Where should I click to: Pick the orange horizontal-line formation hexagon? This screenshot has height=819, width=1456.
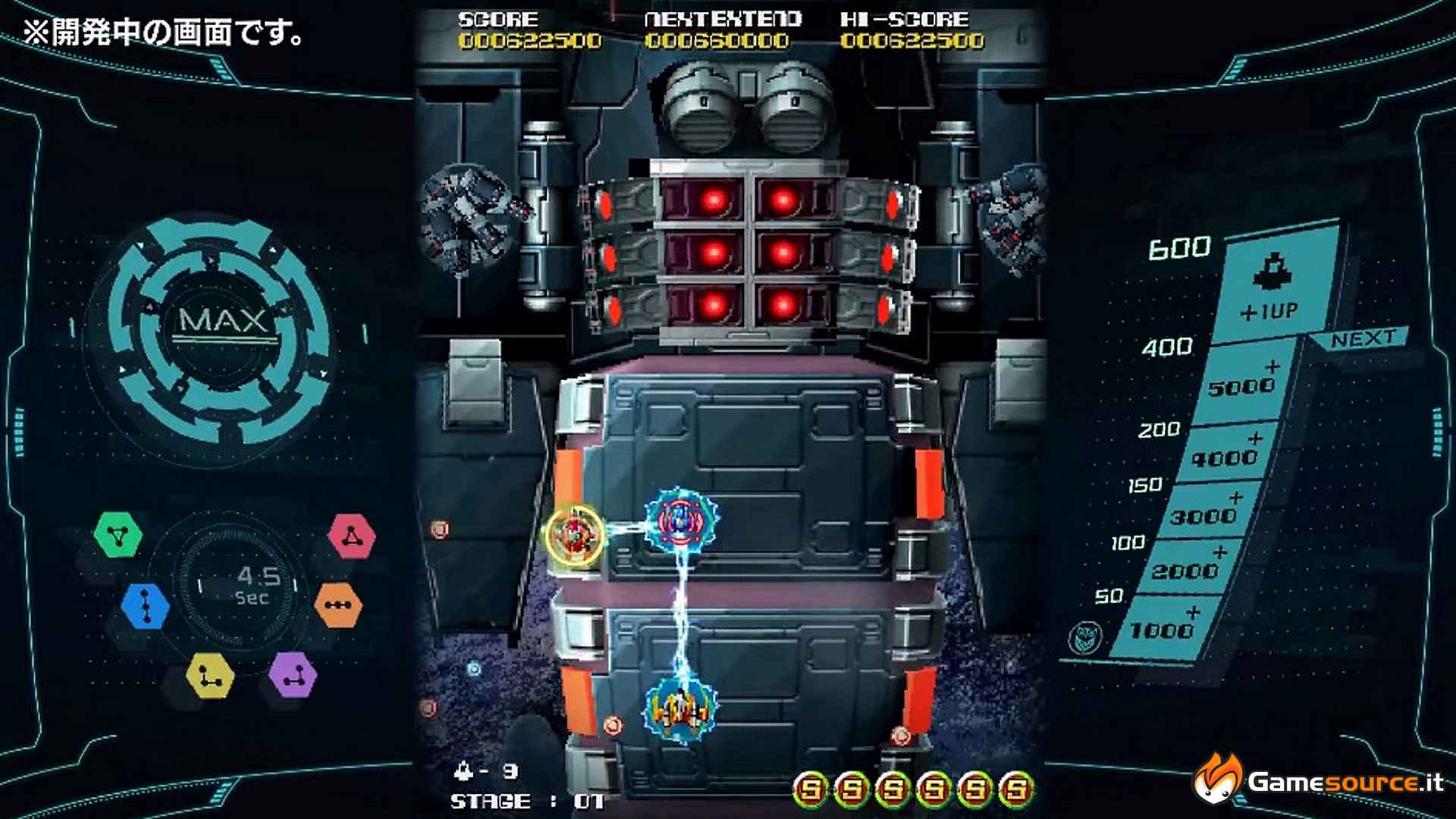click(337, 604)
